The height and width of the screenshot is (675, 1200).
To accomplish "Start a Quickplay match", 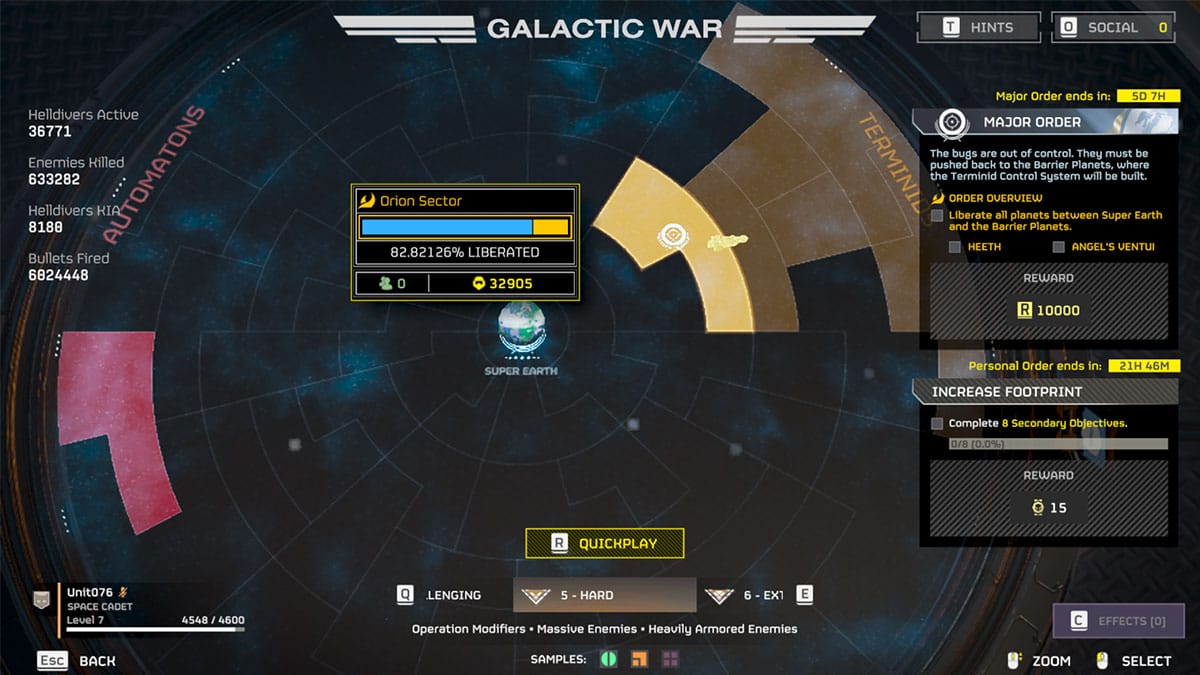I will (605, 543).
